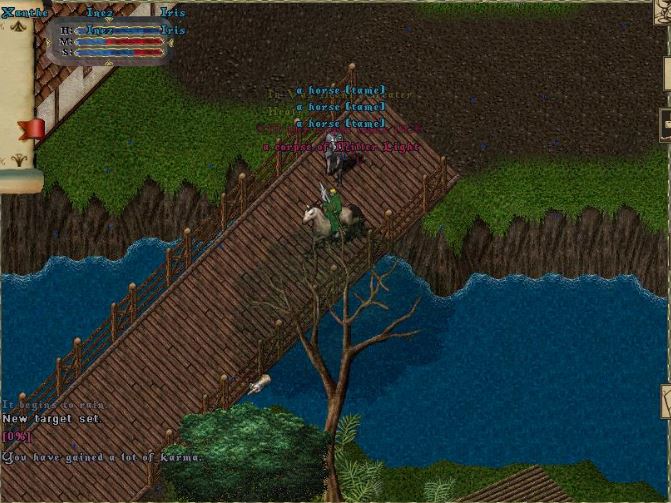Select the a corpse of label

(341, 146)
